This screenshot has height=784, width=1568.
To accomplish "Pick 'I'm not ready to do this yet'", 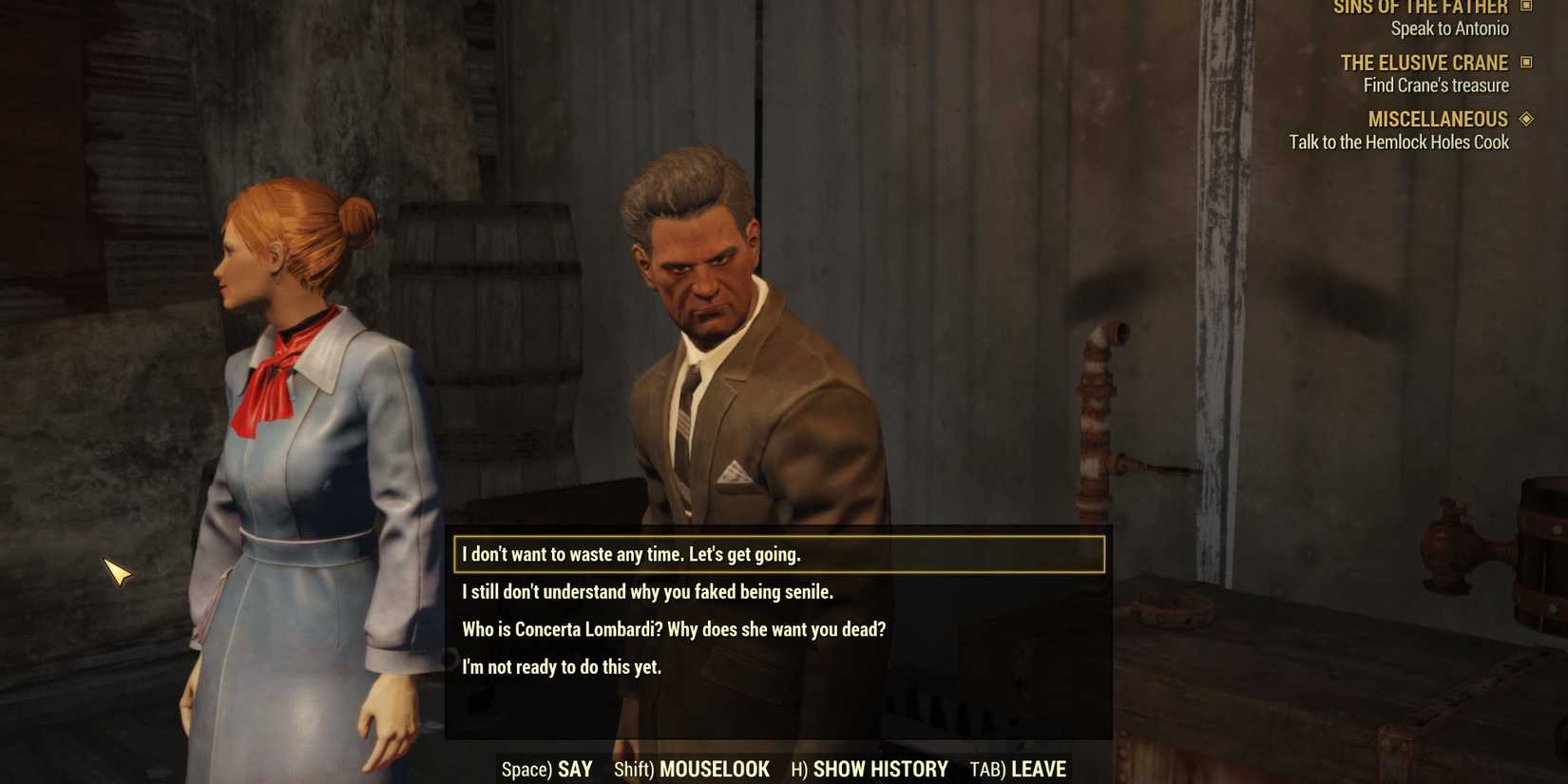I will (561, 666).
